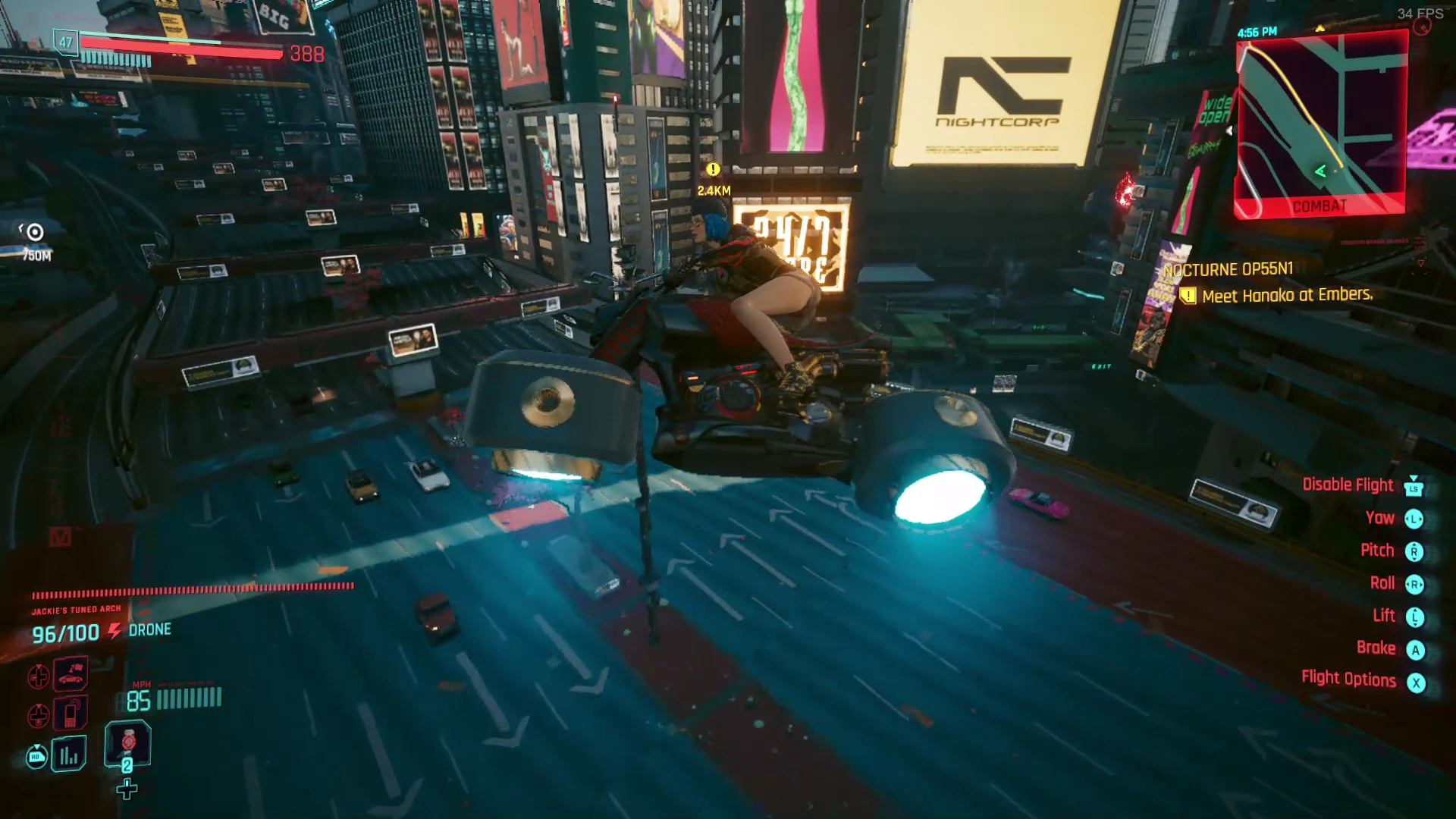
Task: Select the radio equalizer bars icon
Action: pos(69,755)
